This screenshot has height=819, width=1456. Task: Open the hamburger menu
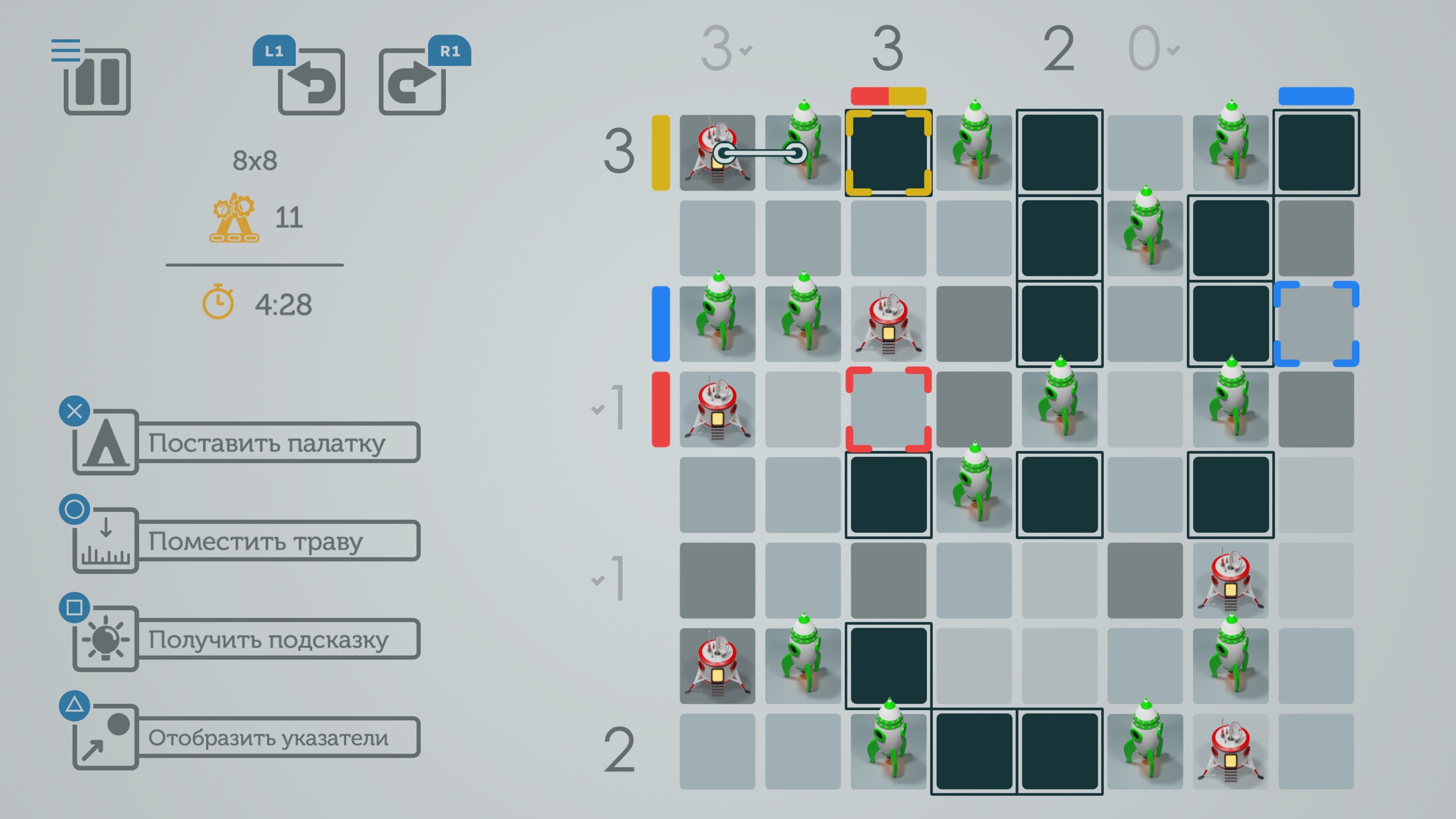click(66, 50)
